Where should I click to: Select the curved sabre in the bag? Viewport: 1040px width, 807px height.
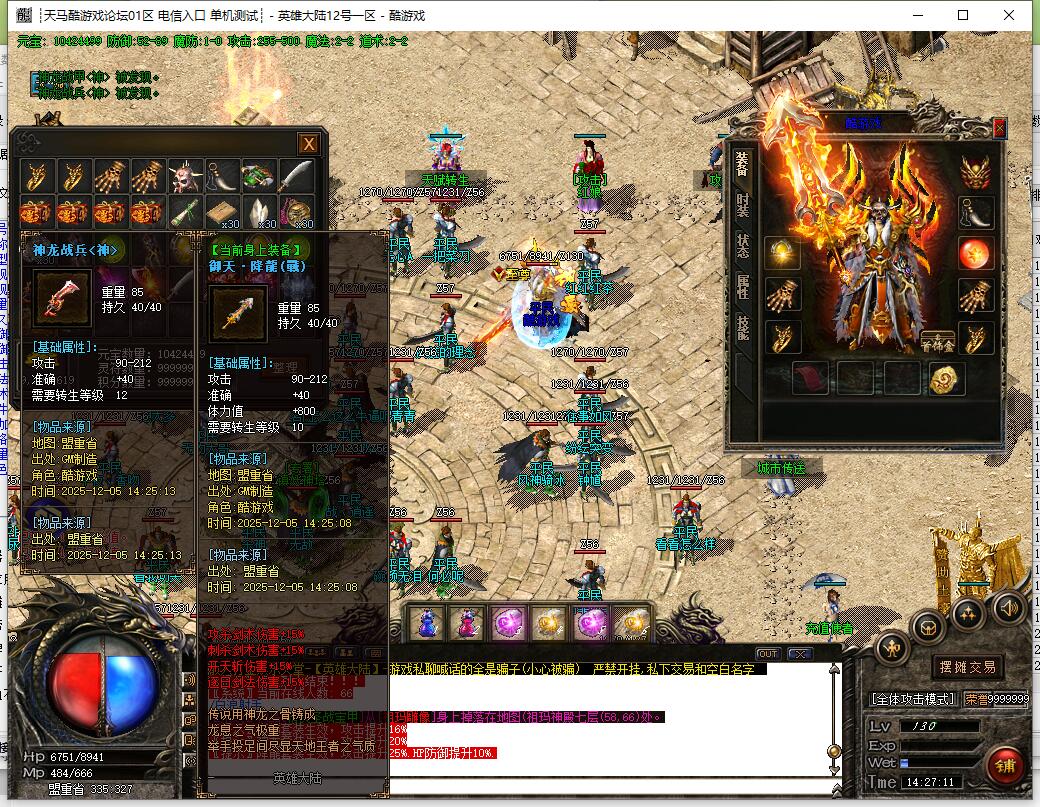click(297, 177)
